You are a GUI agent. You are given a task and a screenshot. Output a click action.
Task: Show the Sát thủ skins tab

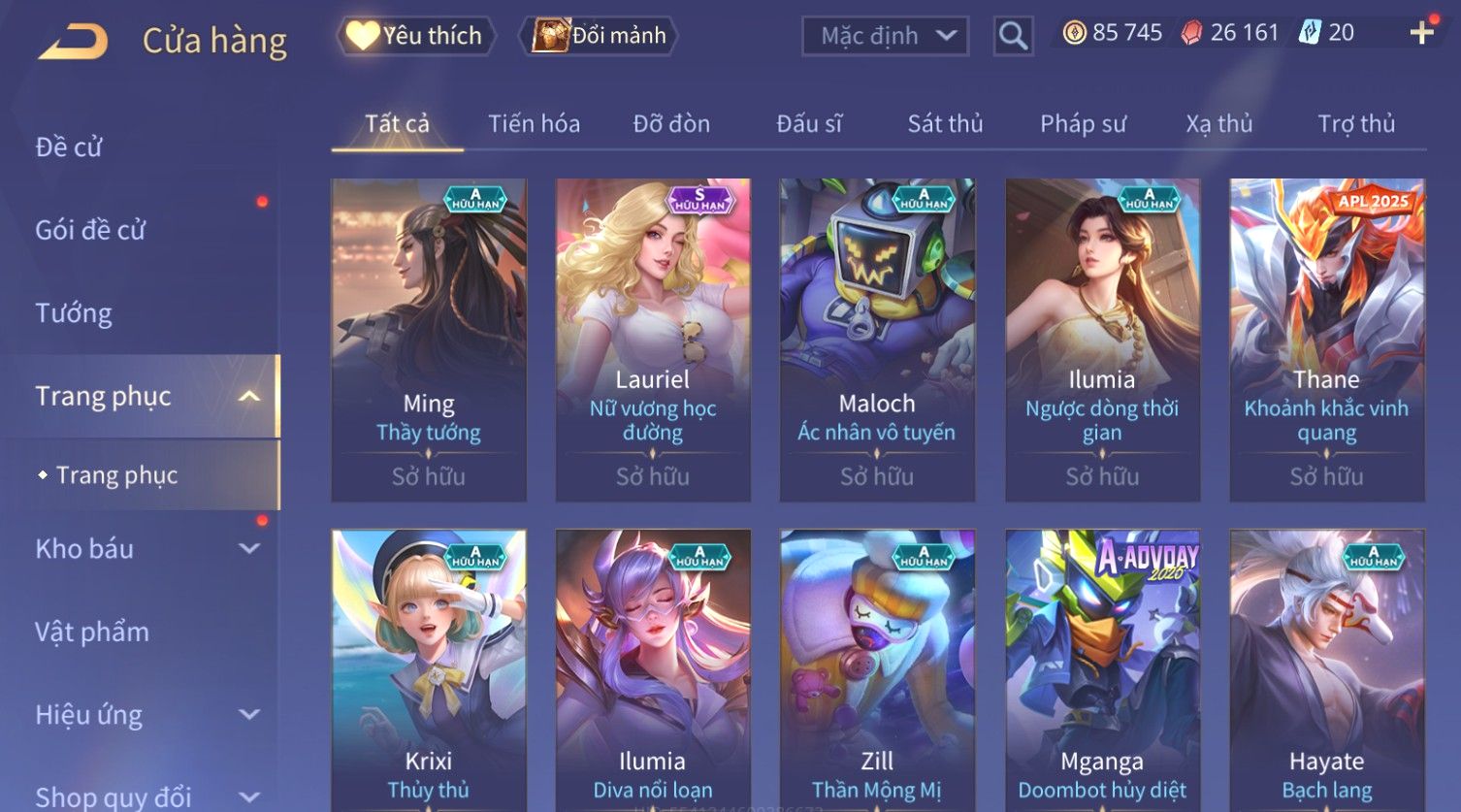click(x=945, y=124)
